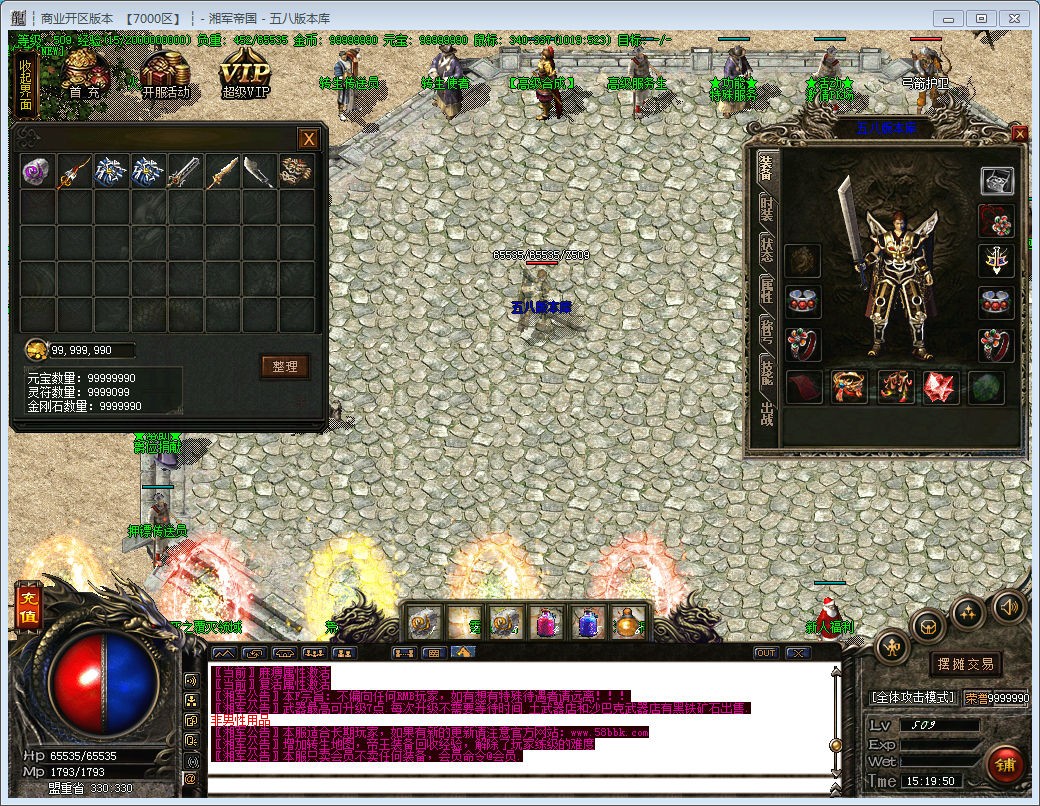Select the red crystal equipment slot
This screenshot has height=806, width=1040.
pos(940,387)
